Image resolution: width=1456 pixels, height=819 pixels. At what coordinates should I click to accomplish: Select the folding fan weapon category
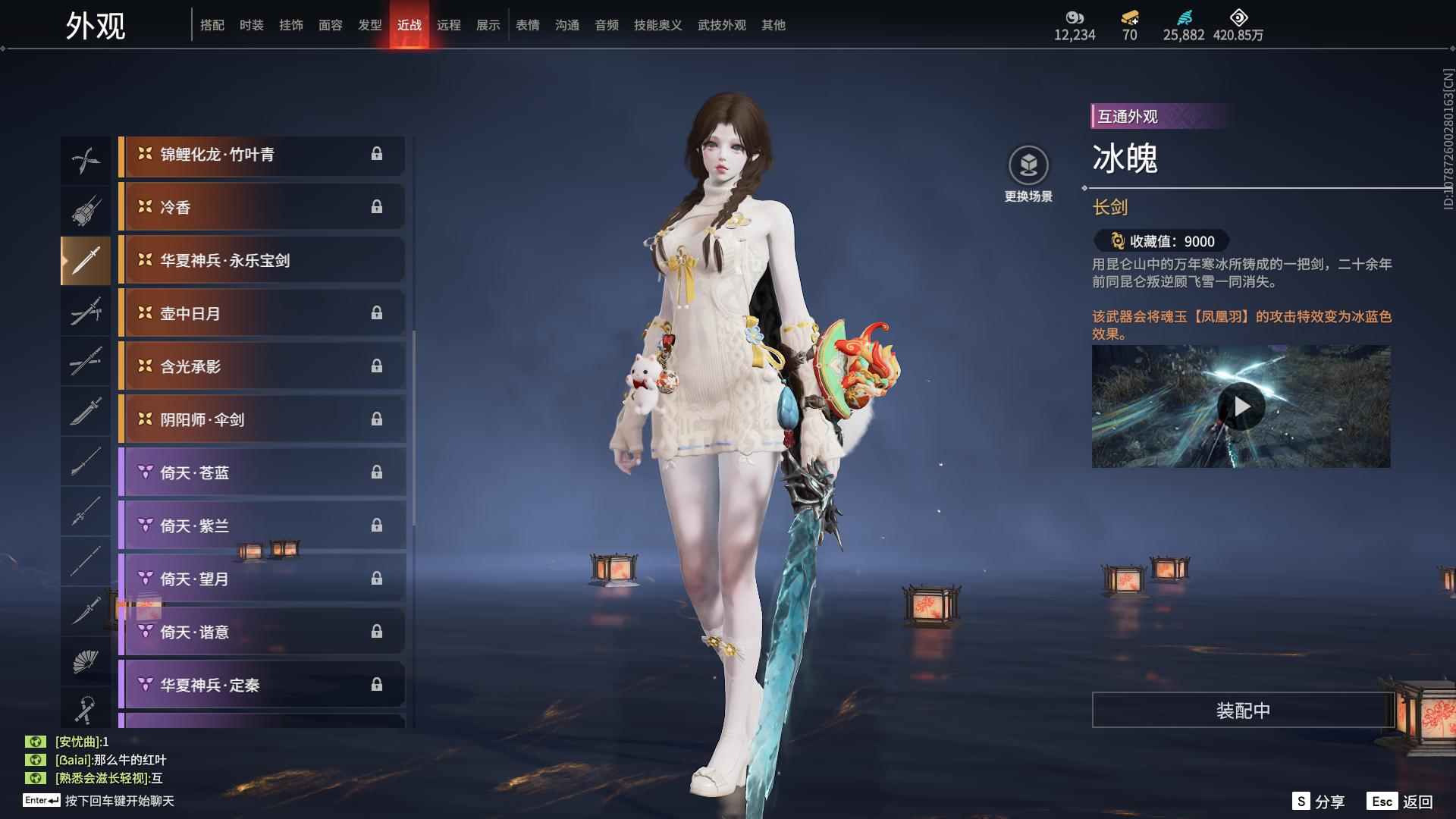(86, 661)
